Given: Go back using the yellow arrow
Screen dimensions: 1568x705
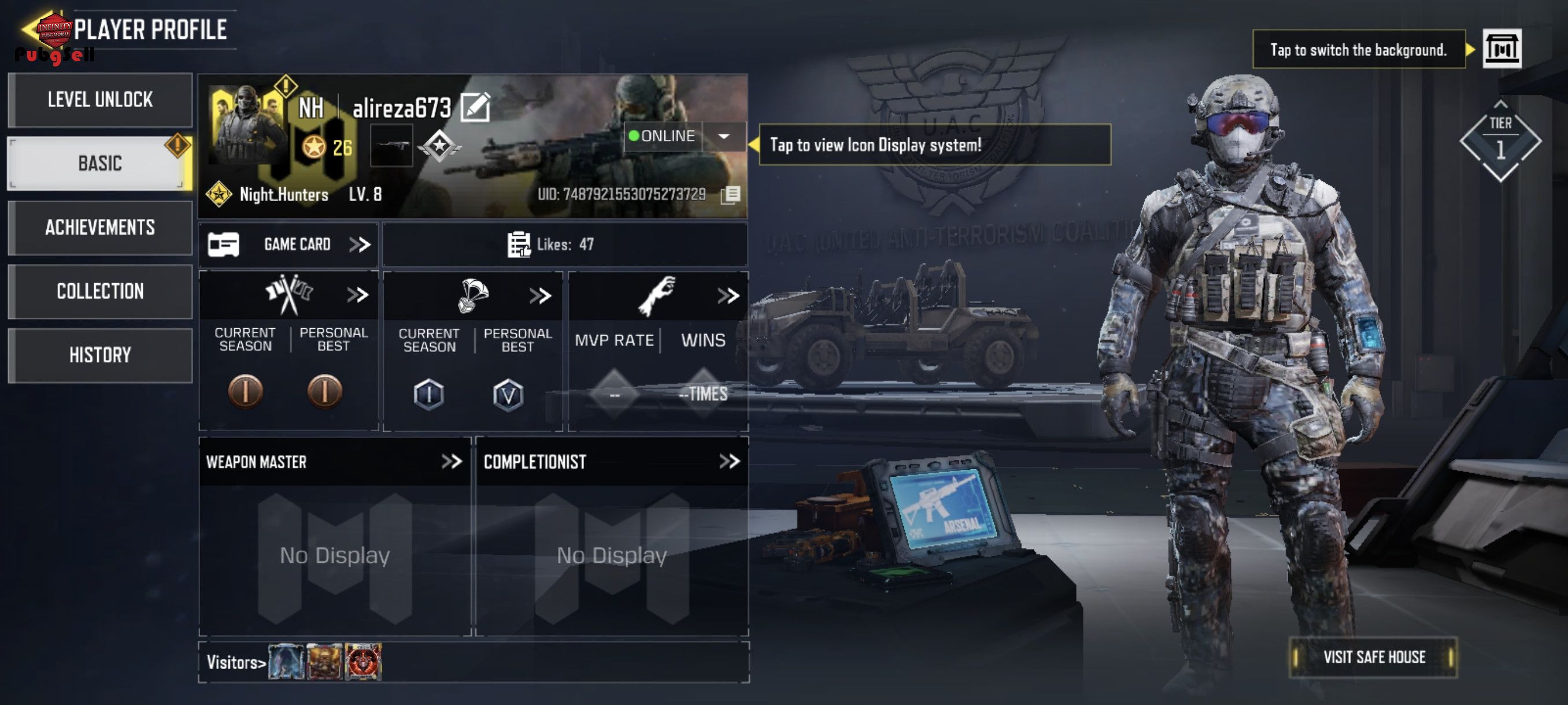Looking at the screenshot, I should click(29, 28).
